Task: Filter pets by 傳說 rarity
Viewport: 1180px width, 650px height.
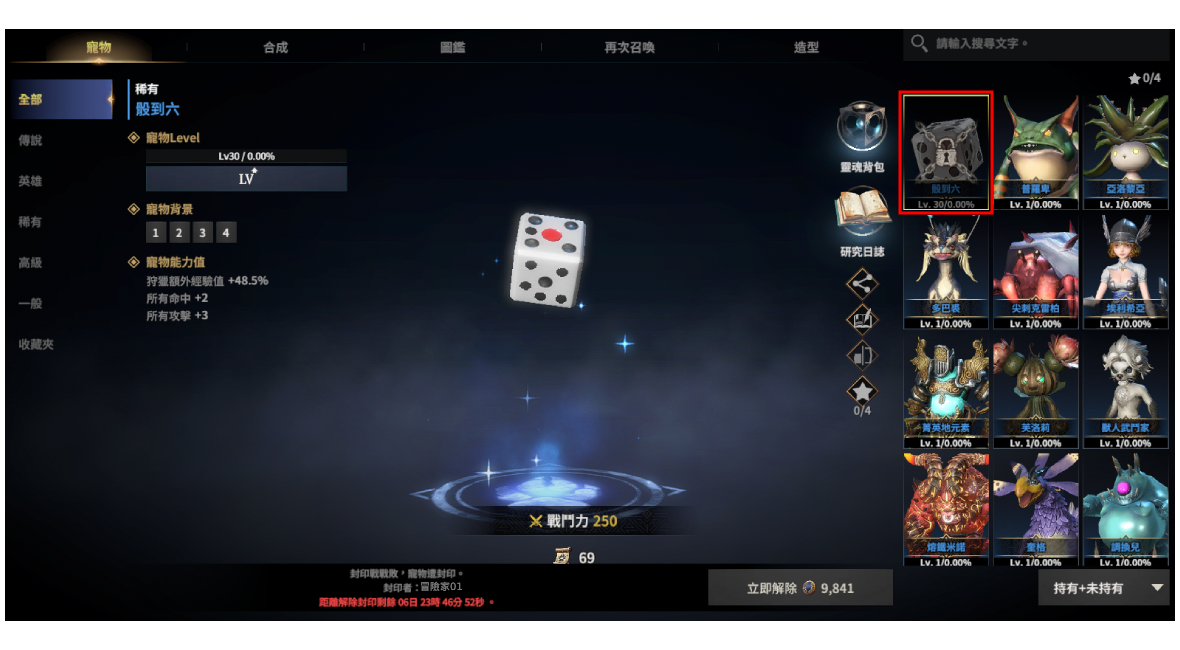Action: tap(31, 141)
